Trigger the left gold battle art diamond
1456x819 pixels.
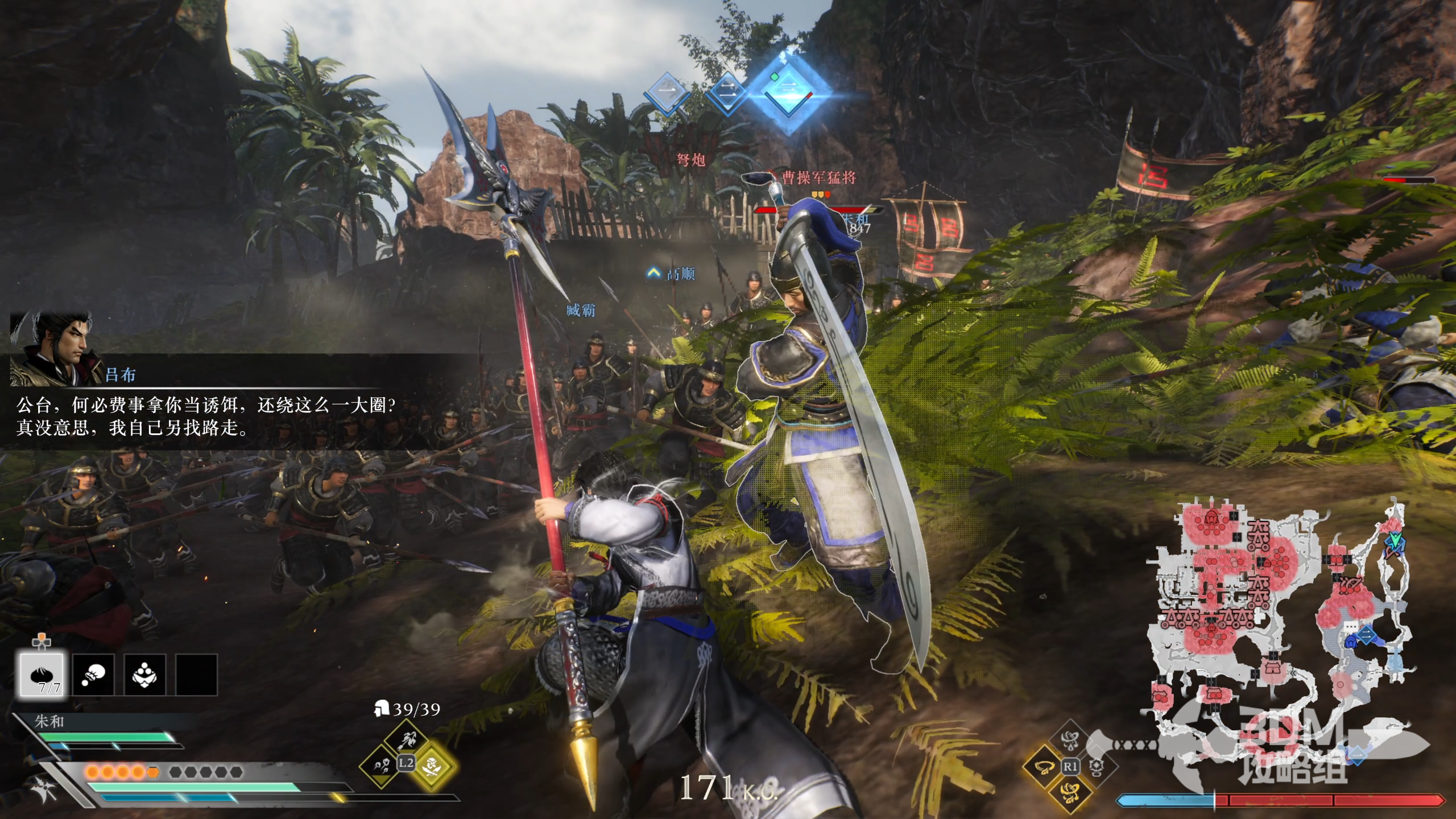click(1044, 766)
